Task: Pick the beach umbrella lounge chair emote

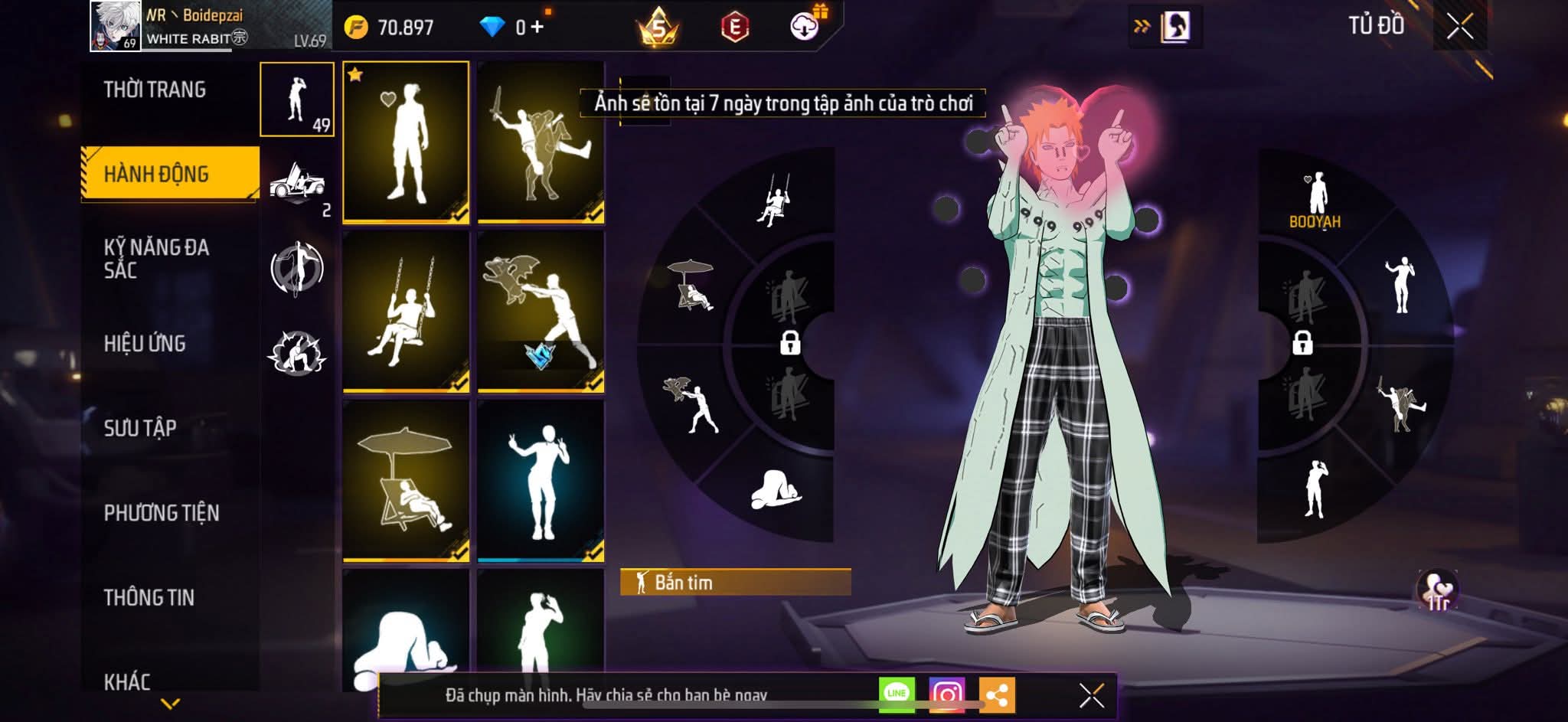Action: click(406, 481)
